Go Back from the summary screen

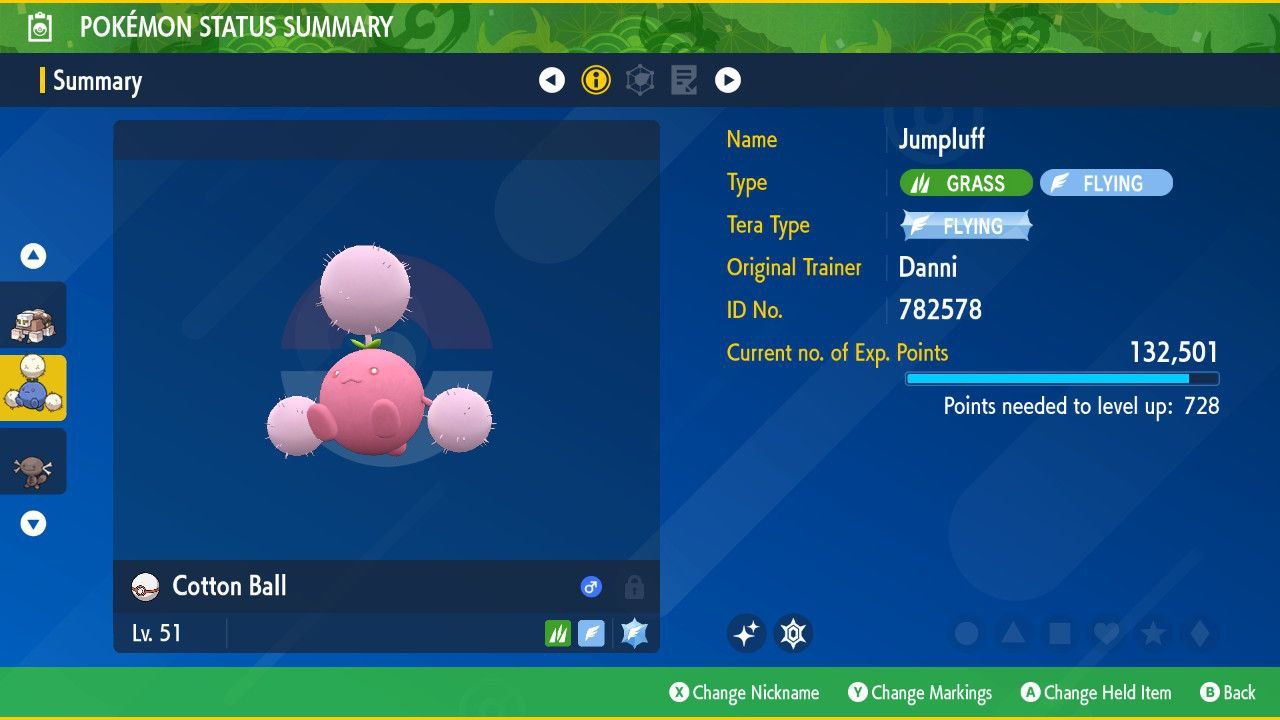pyautogui.click(x=1228, y=693)
